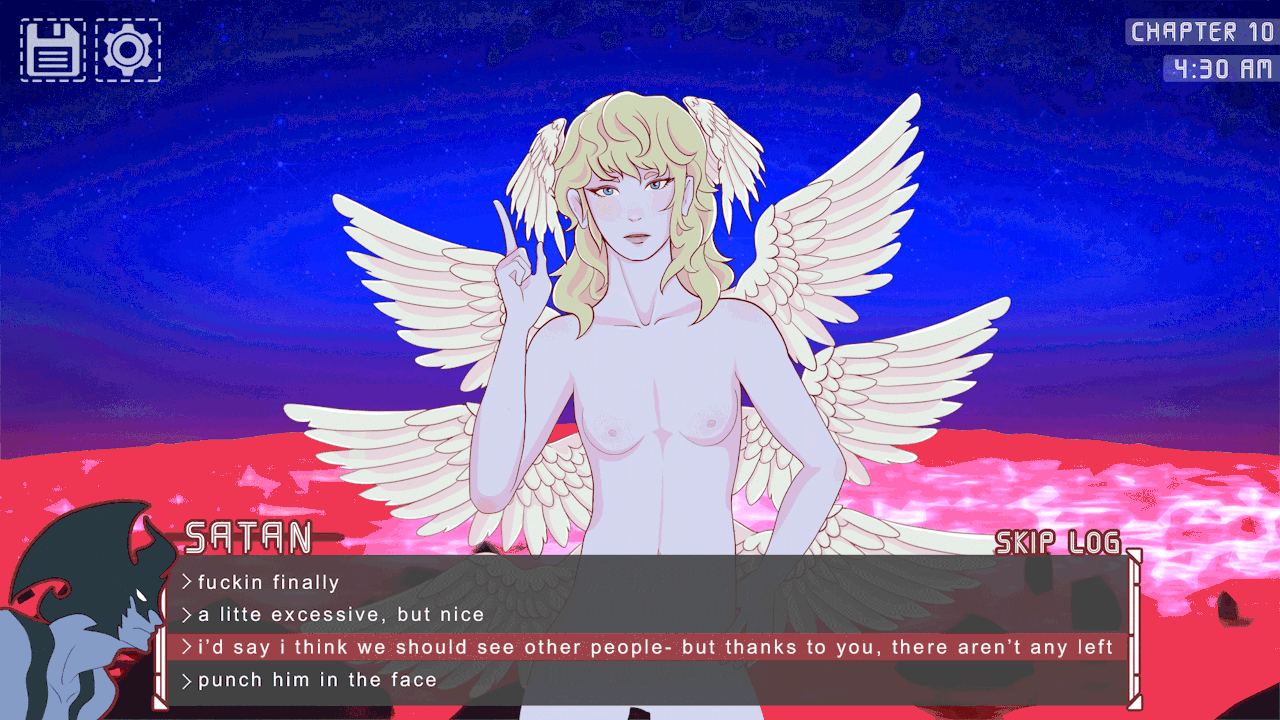
Task: Select "a litte excessive, but nice" response
Action: pyautogui.click(x=341, y=614)
